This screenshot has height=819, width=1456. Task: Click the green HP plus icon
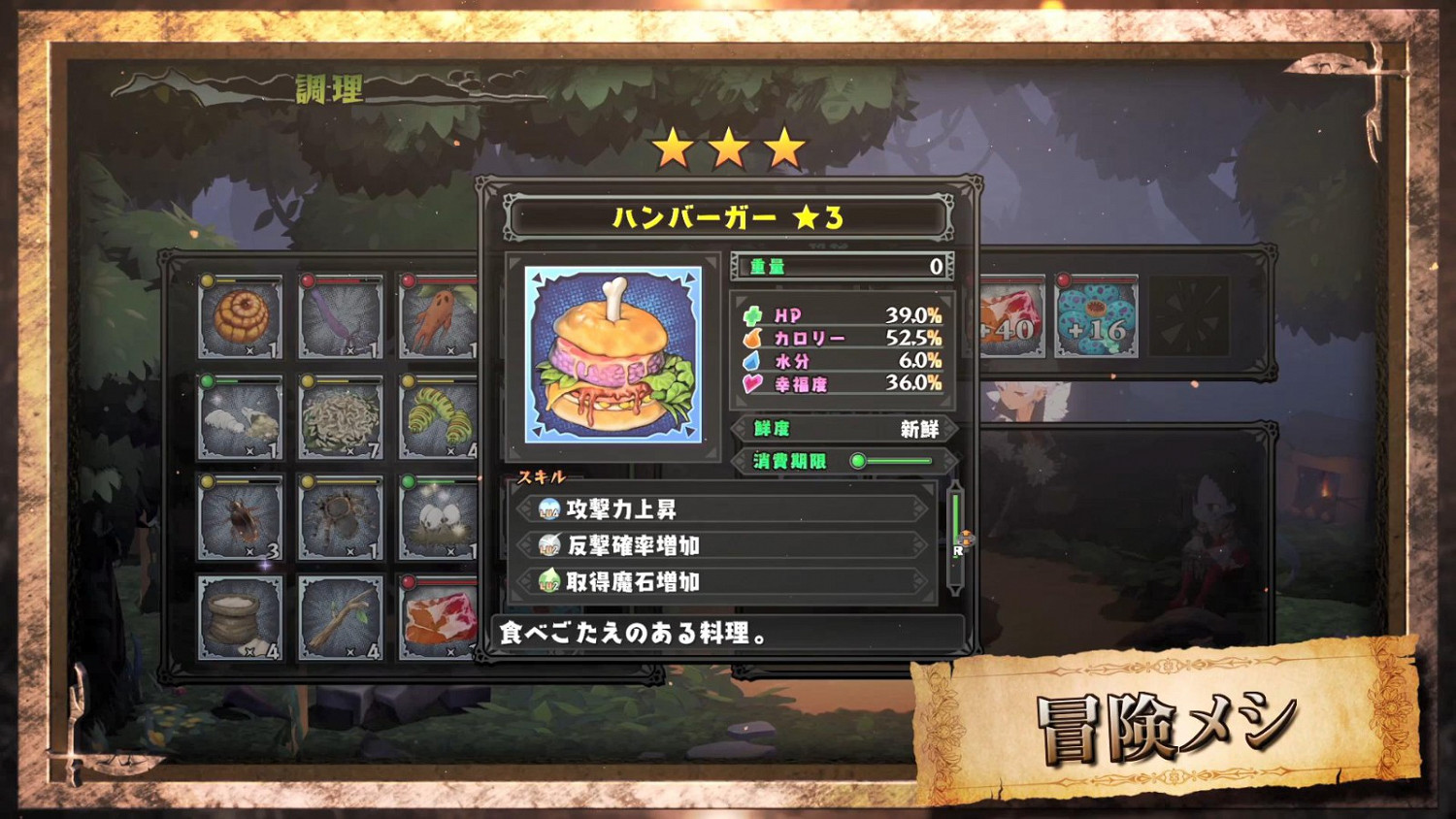(751, 315)
